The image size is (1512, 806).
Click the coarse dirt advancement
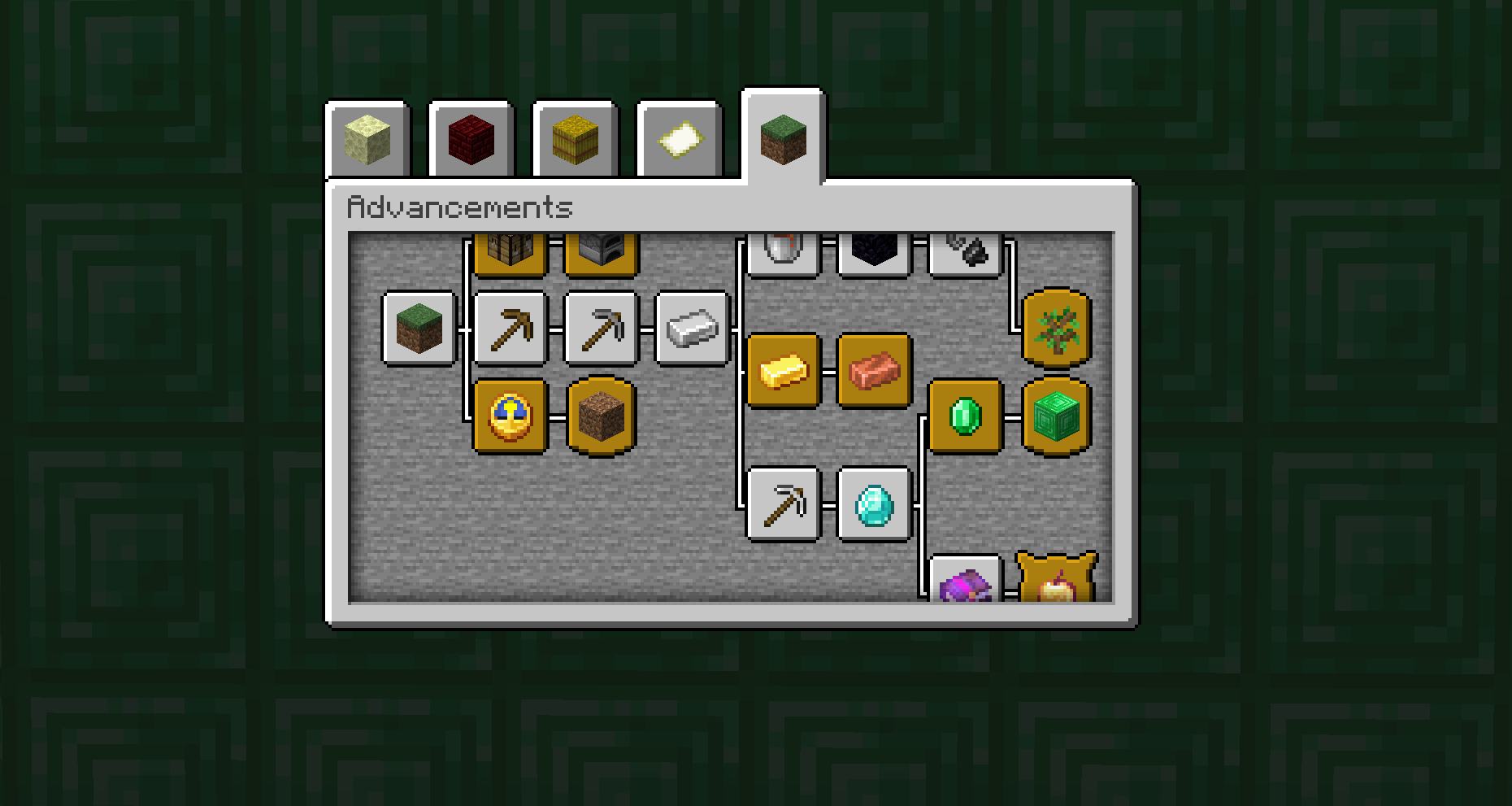[600, 417]
